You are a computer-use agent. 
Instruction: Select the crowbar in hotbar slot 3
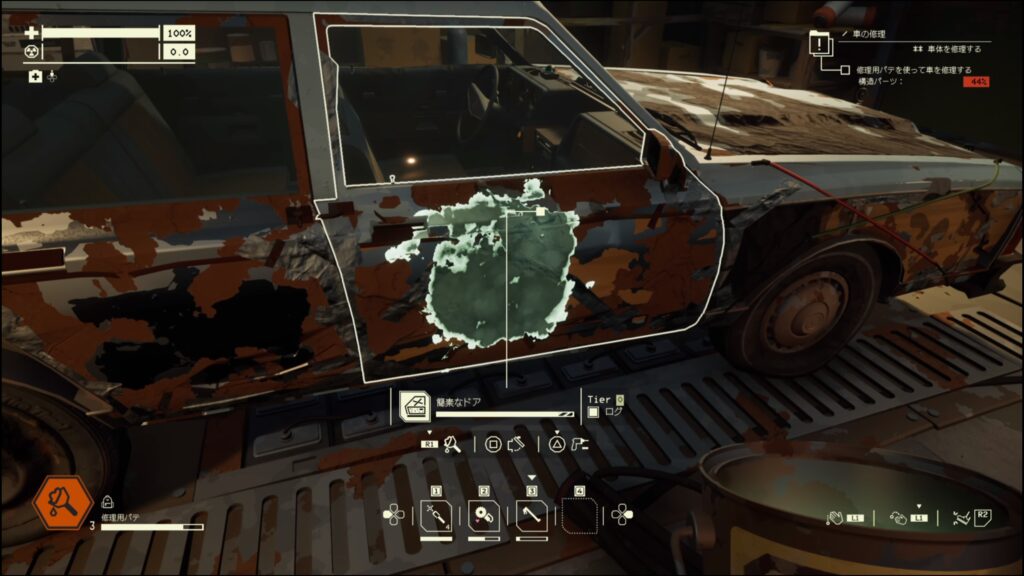click(x=532, y=517)
